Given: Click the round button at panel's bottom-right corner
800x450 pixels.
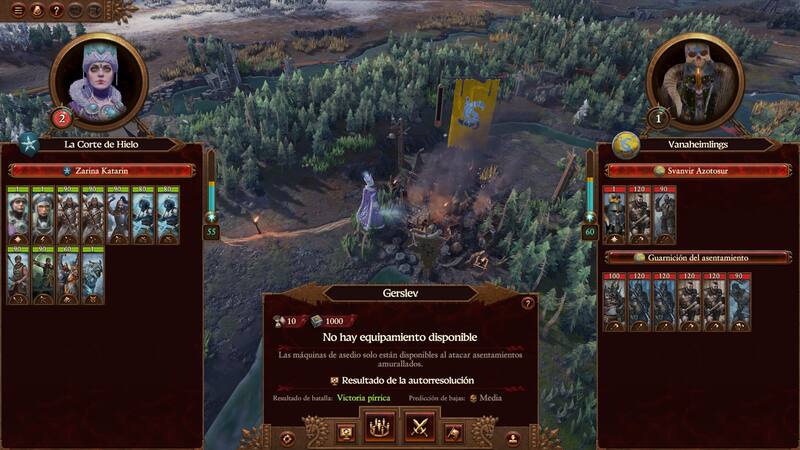Looking at the screenshot, I should (512, 438).
